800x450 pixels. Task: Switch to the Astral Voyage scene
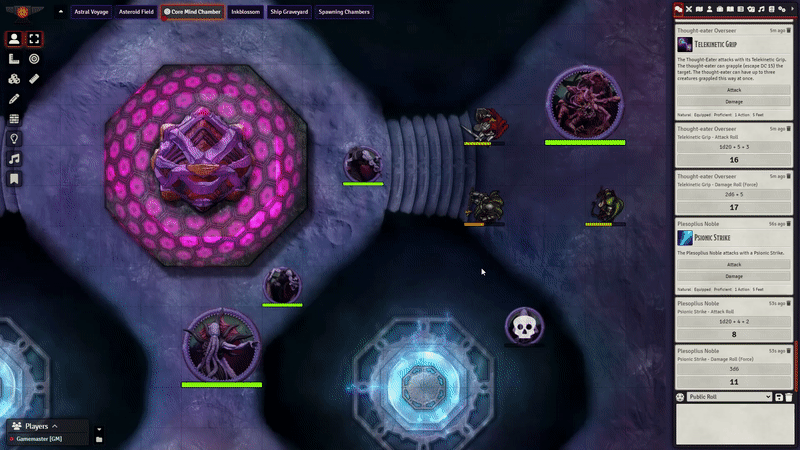pyautogui.click(x=91, y=12)
